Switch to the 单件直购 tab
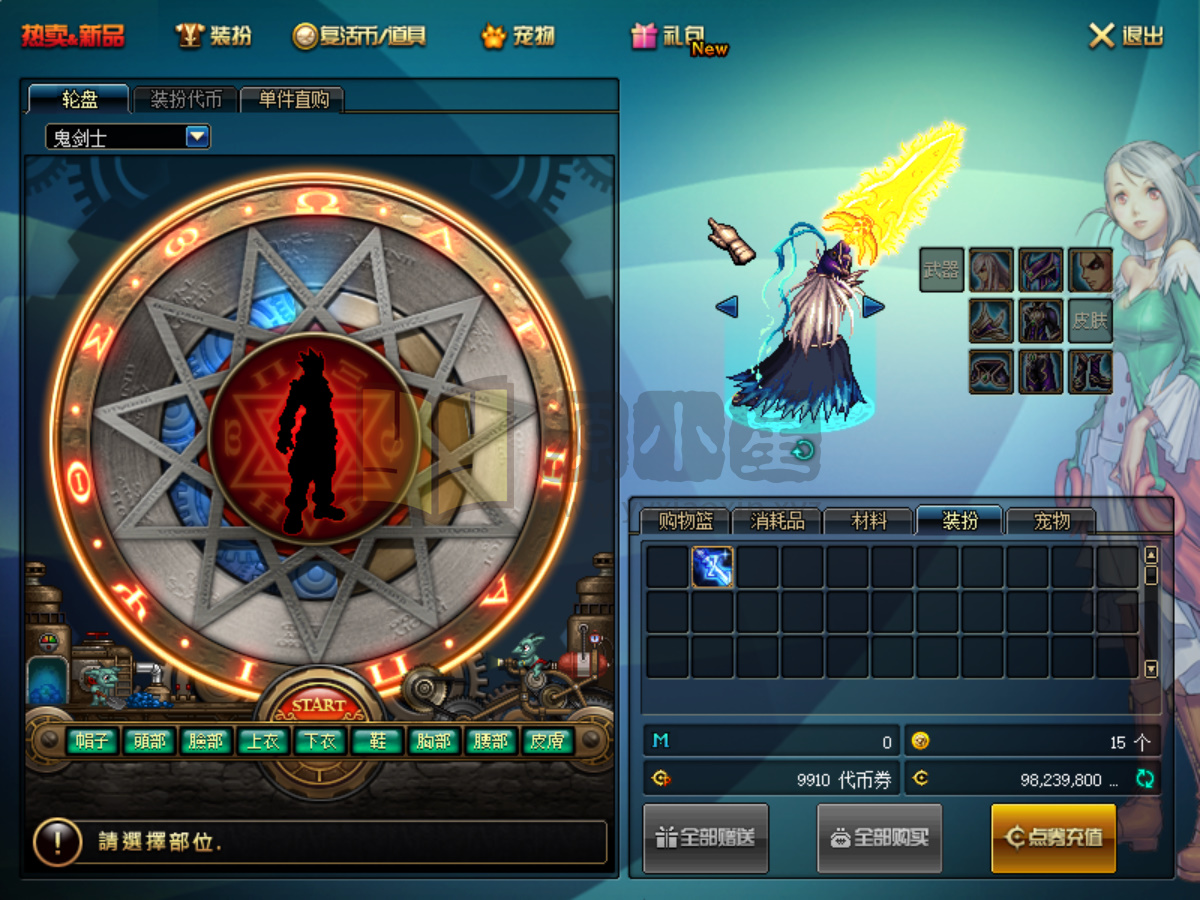 click(293, 99)
